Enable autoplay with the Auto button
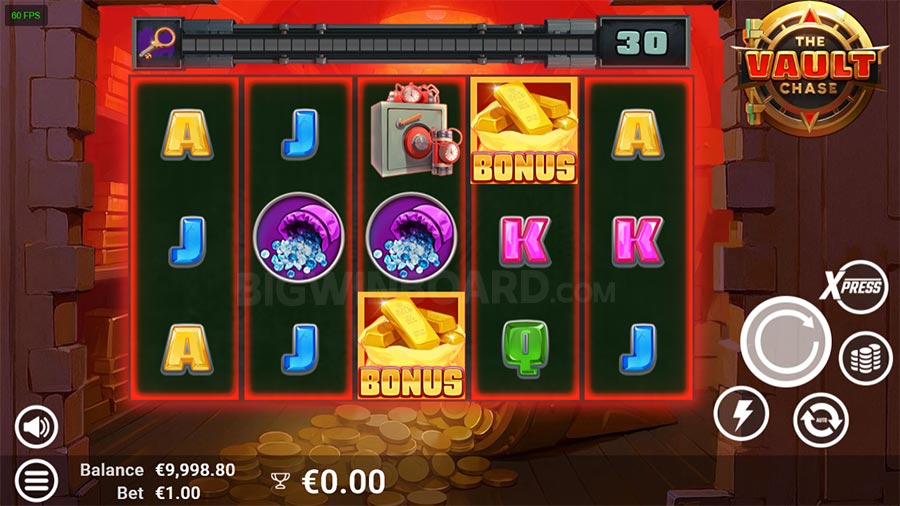Image resolution: width=900 pixels, height=506 pixels. pyautogui.click(x=820, y=419)
